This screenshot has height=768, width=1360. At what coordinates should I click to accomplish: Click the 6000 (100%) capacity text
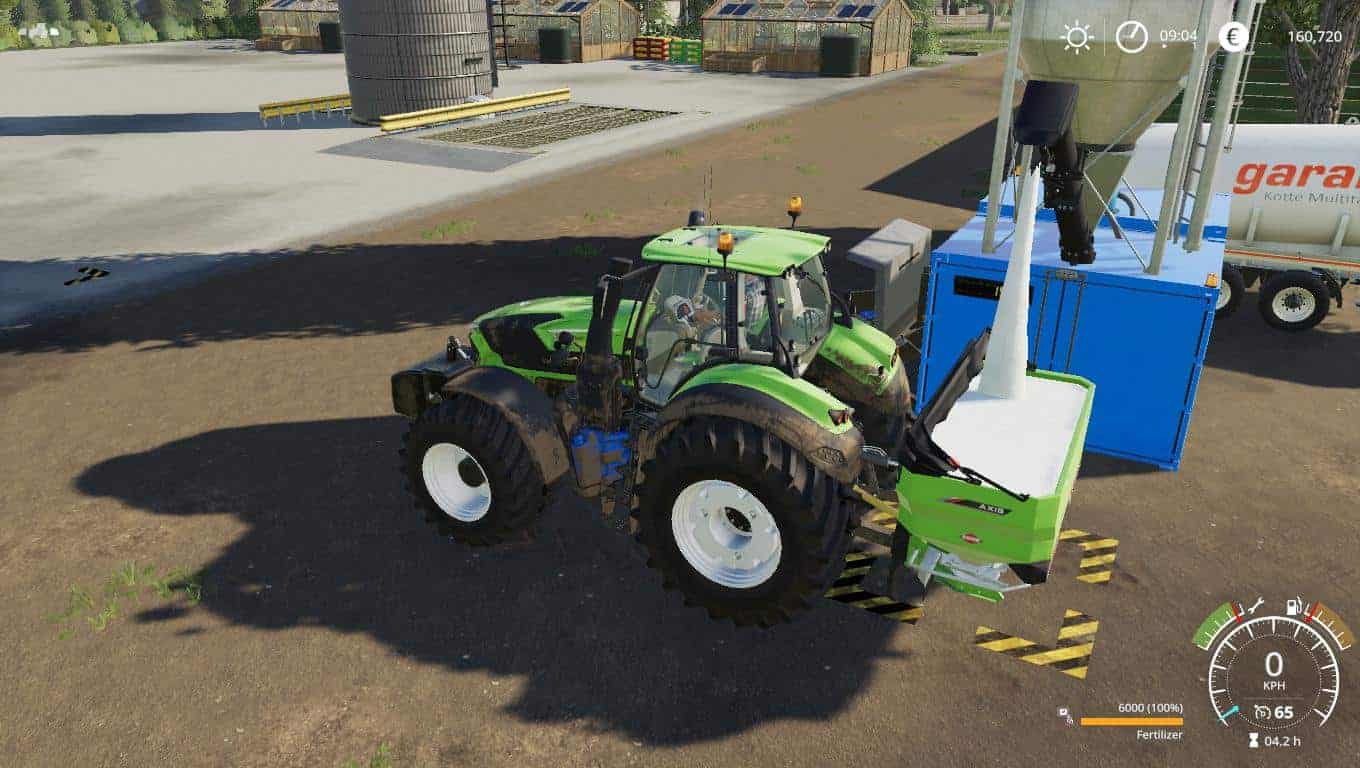pos(1148,708)
